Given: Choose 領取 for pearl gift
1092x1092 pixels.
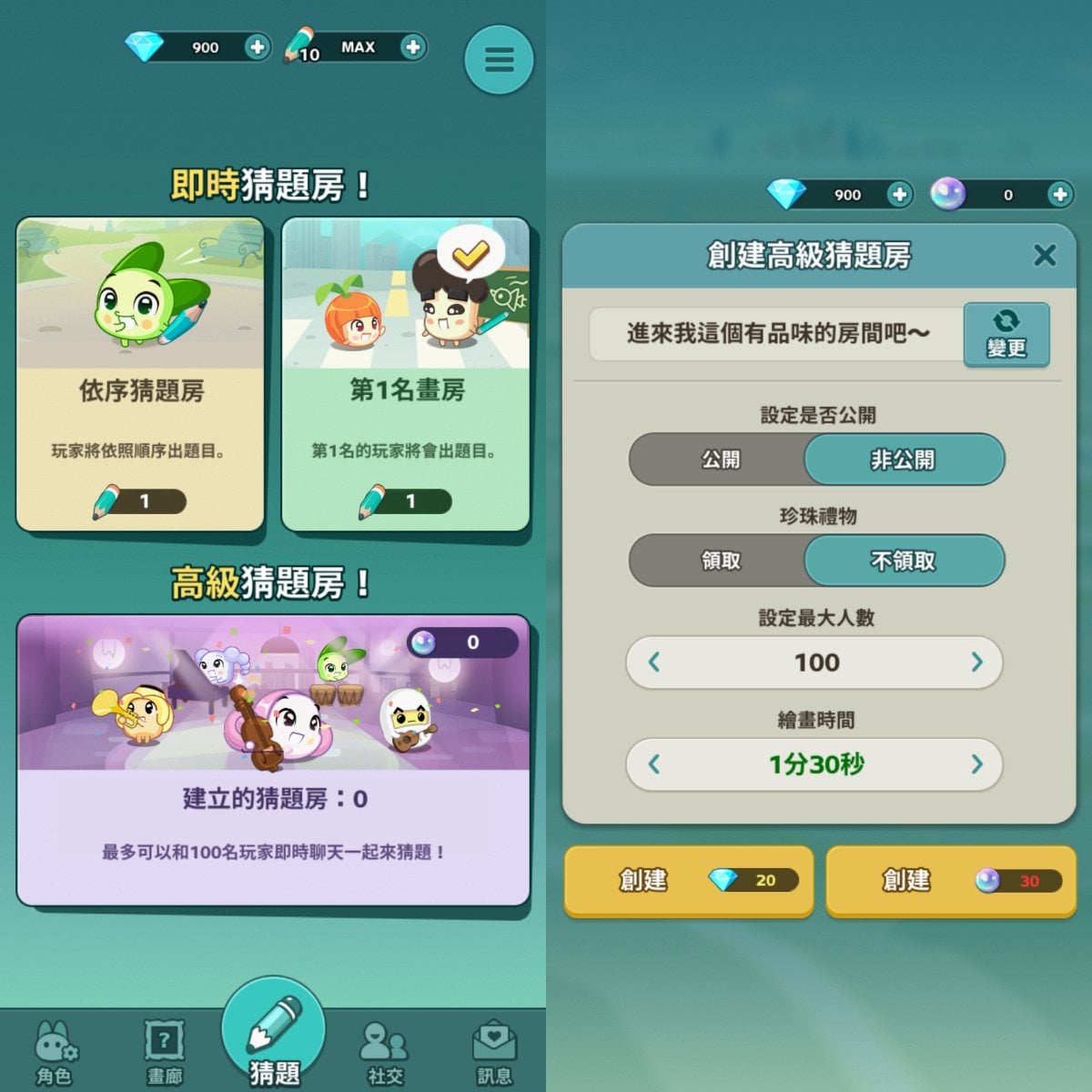Looking at the screenshot, I should (x=720, y=561).
